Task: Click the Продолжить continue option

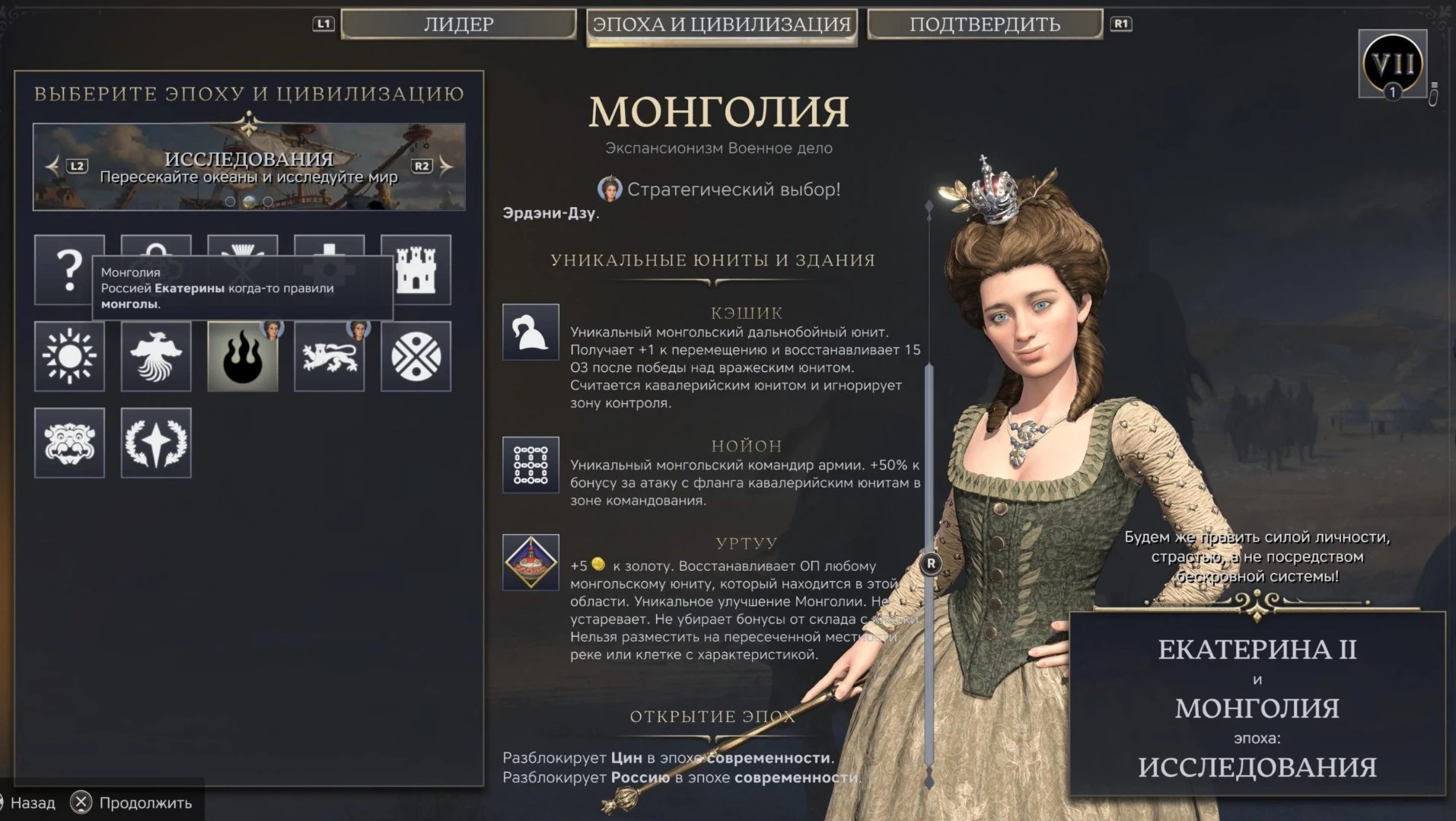Action: 131,803
